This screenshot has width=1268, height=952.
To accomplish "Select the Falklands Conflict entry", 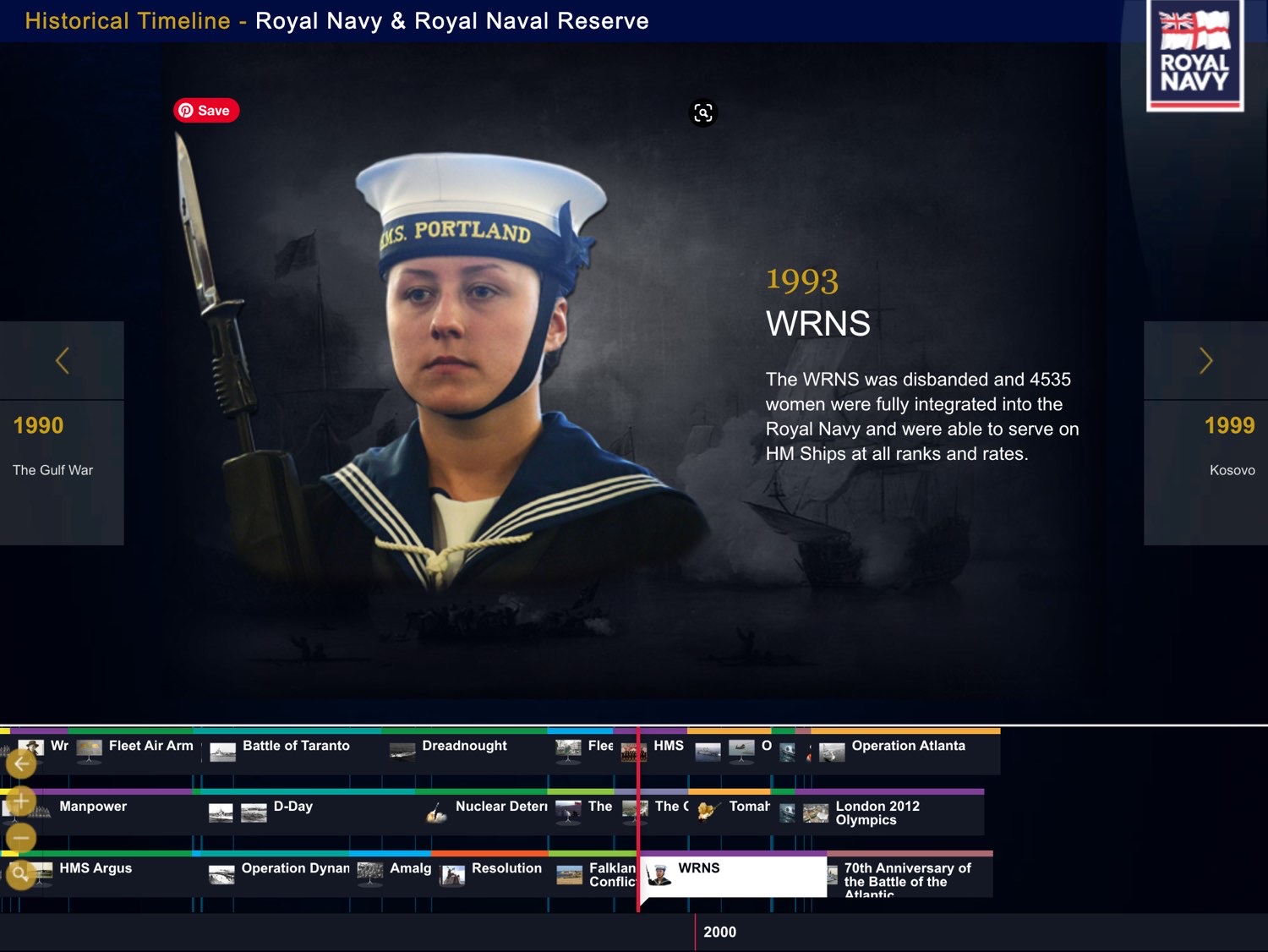I will (x=610, y=875).
